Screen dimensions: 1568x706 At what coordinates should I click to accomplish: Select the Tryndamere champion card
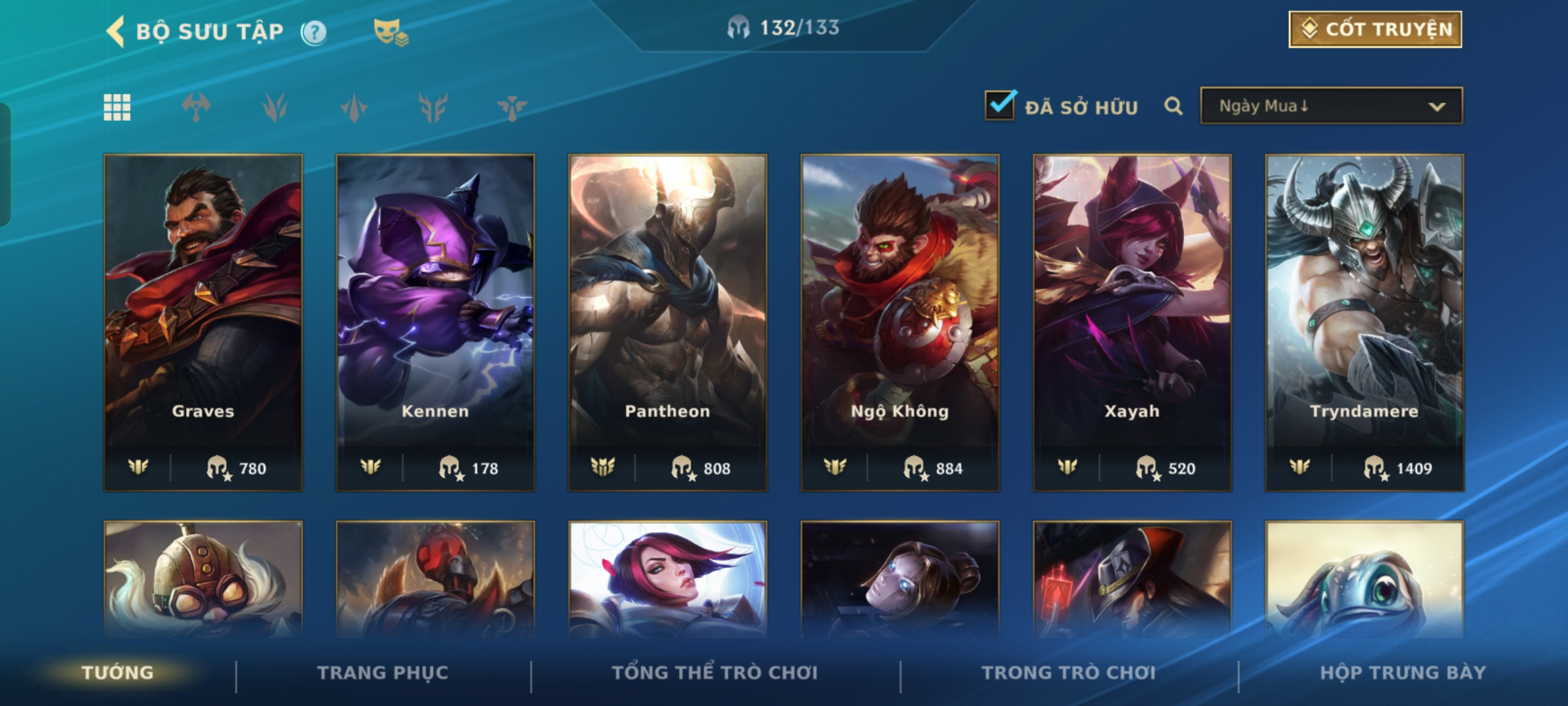(x=1364, y=322)
